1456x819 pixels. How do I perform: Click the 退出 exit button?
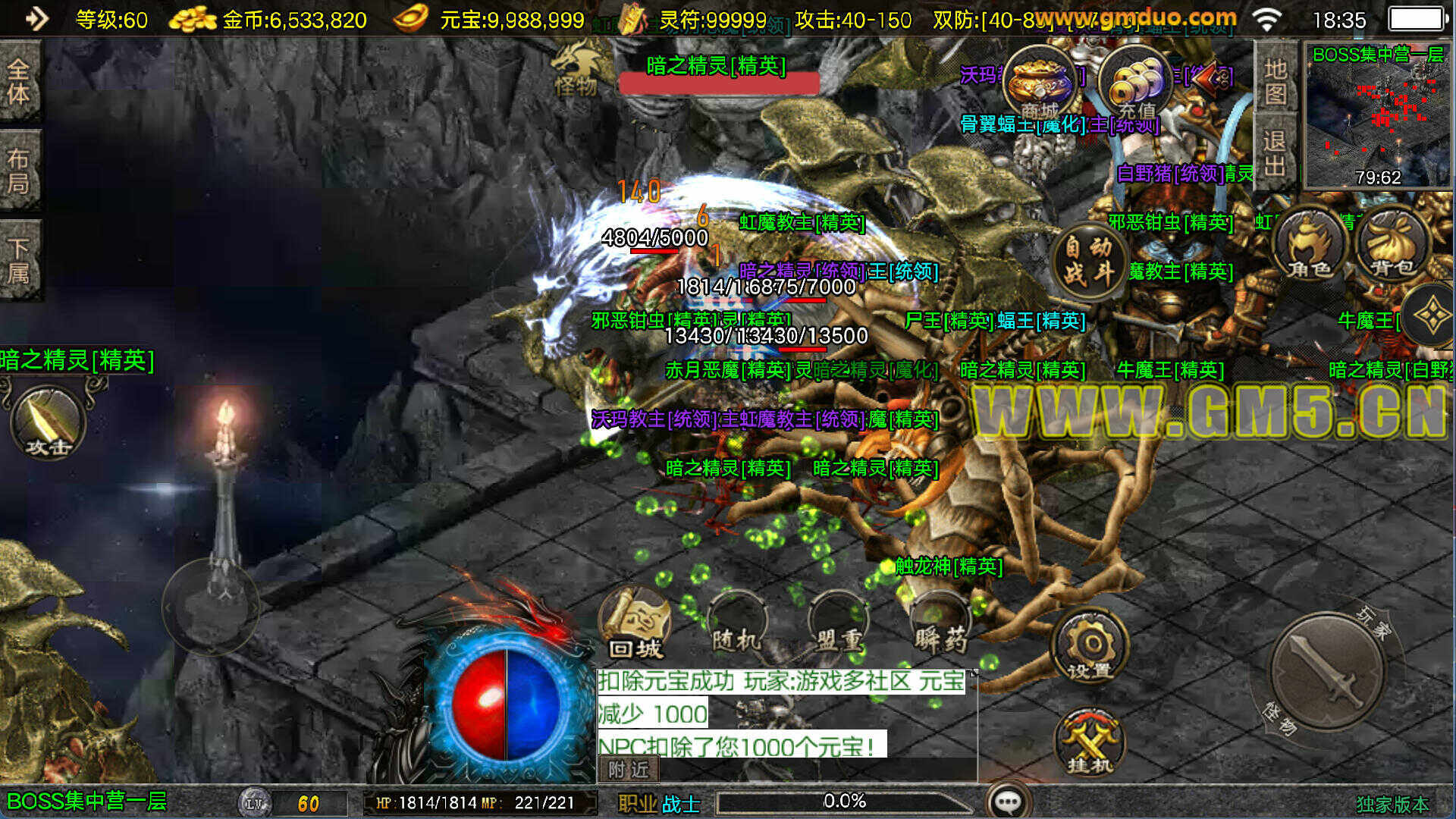click(x=1276, y=152)
